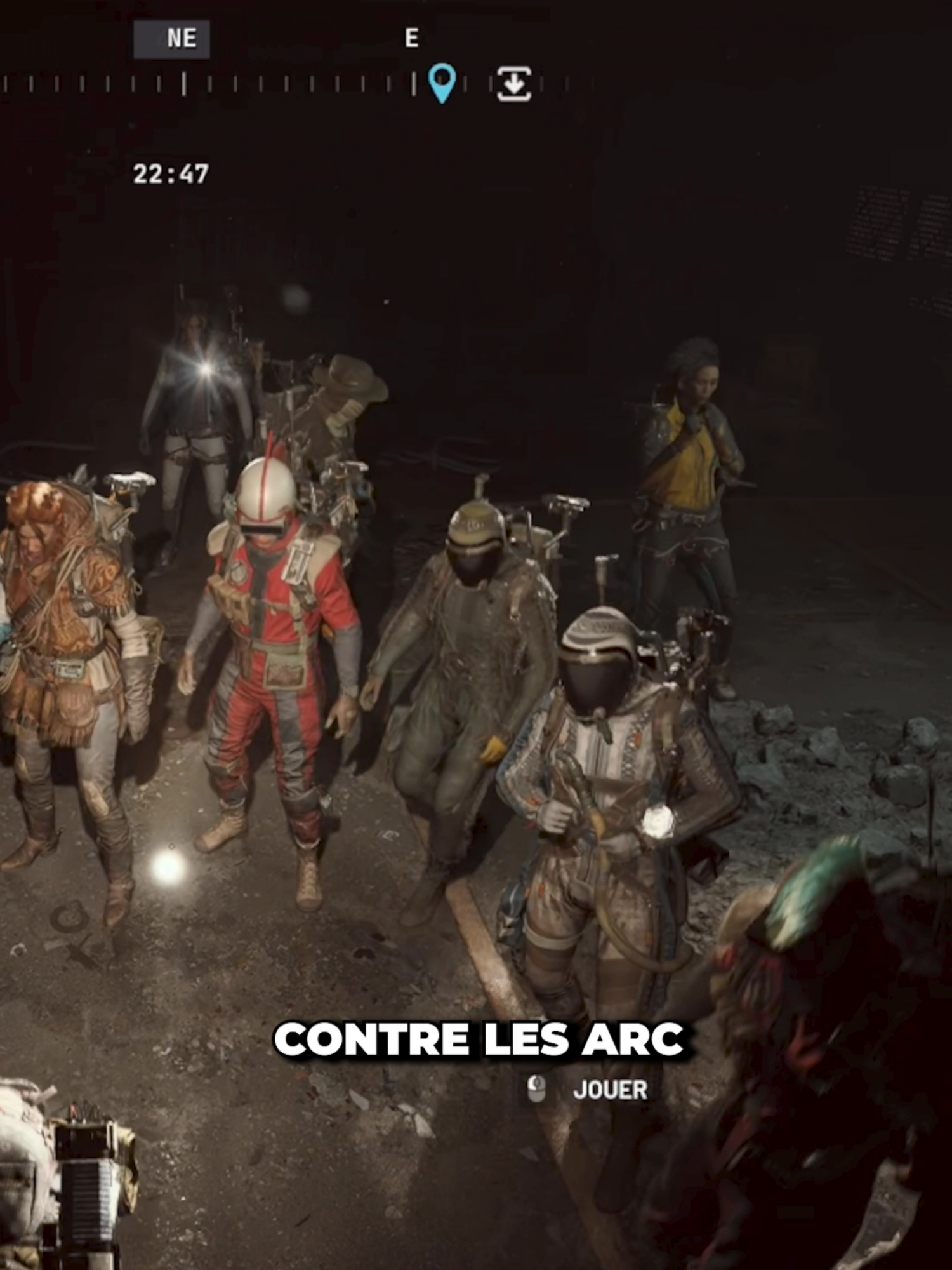Click the NE marker on the compass bar
952x1270 pixels.
(180, 37)
